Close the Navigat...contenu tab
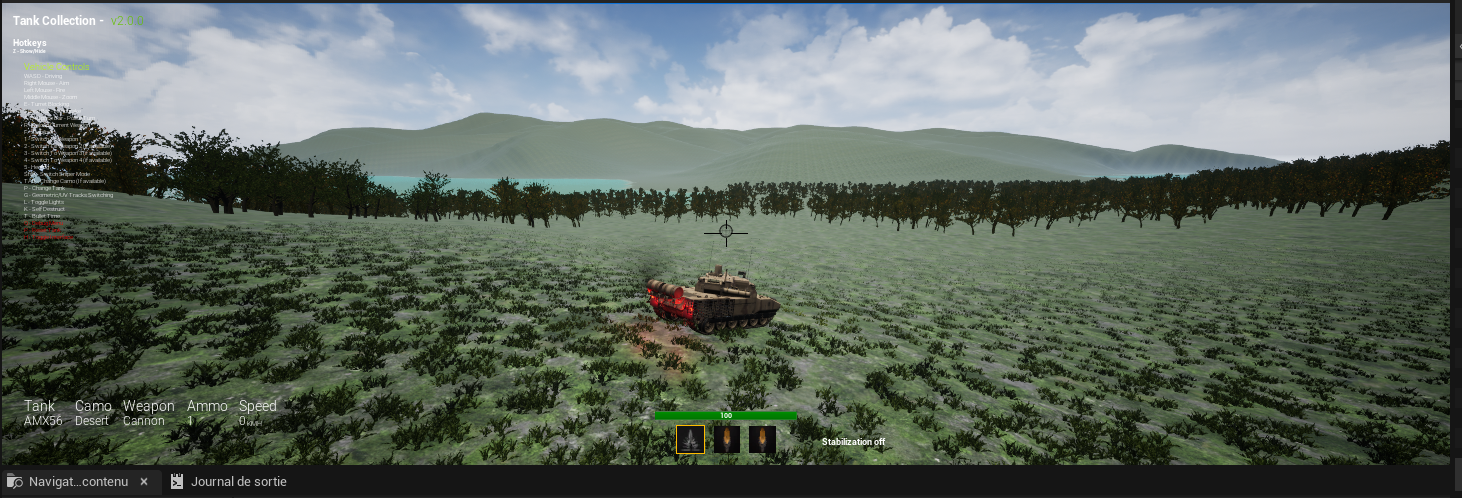This screenshot has width=1462, height=498. pos(144,482)
